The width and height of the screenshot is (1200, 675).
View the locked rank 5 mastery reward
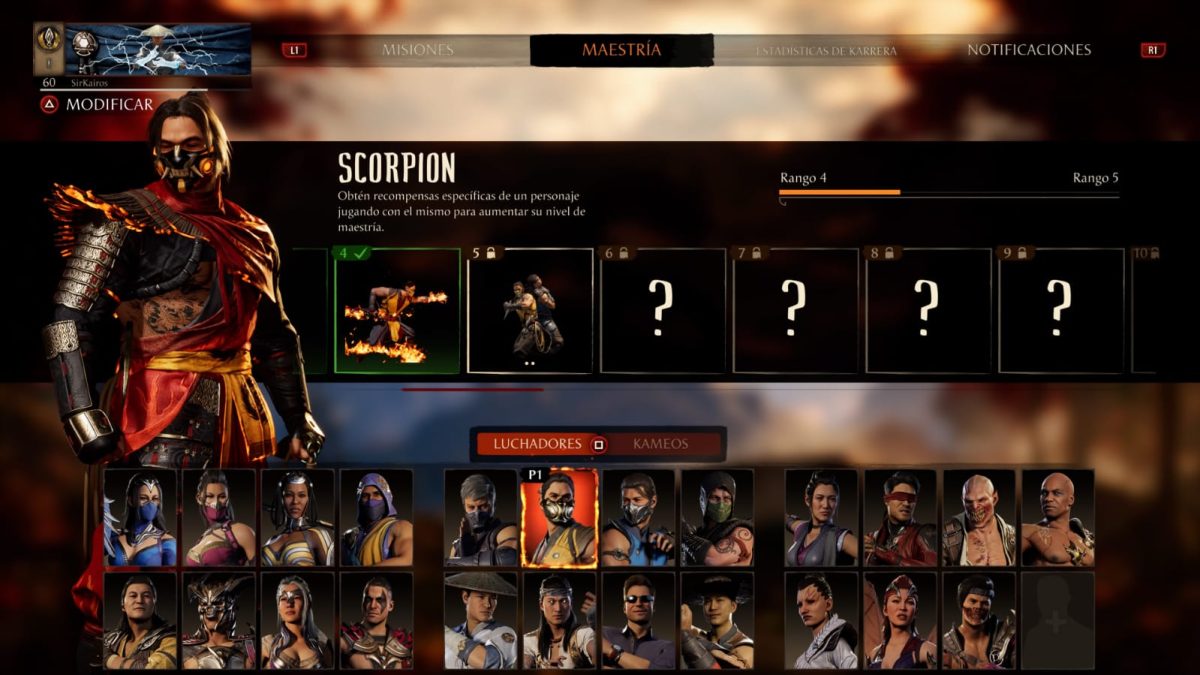530,311
